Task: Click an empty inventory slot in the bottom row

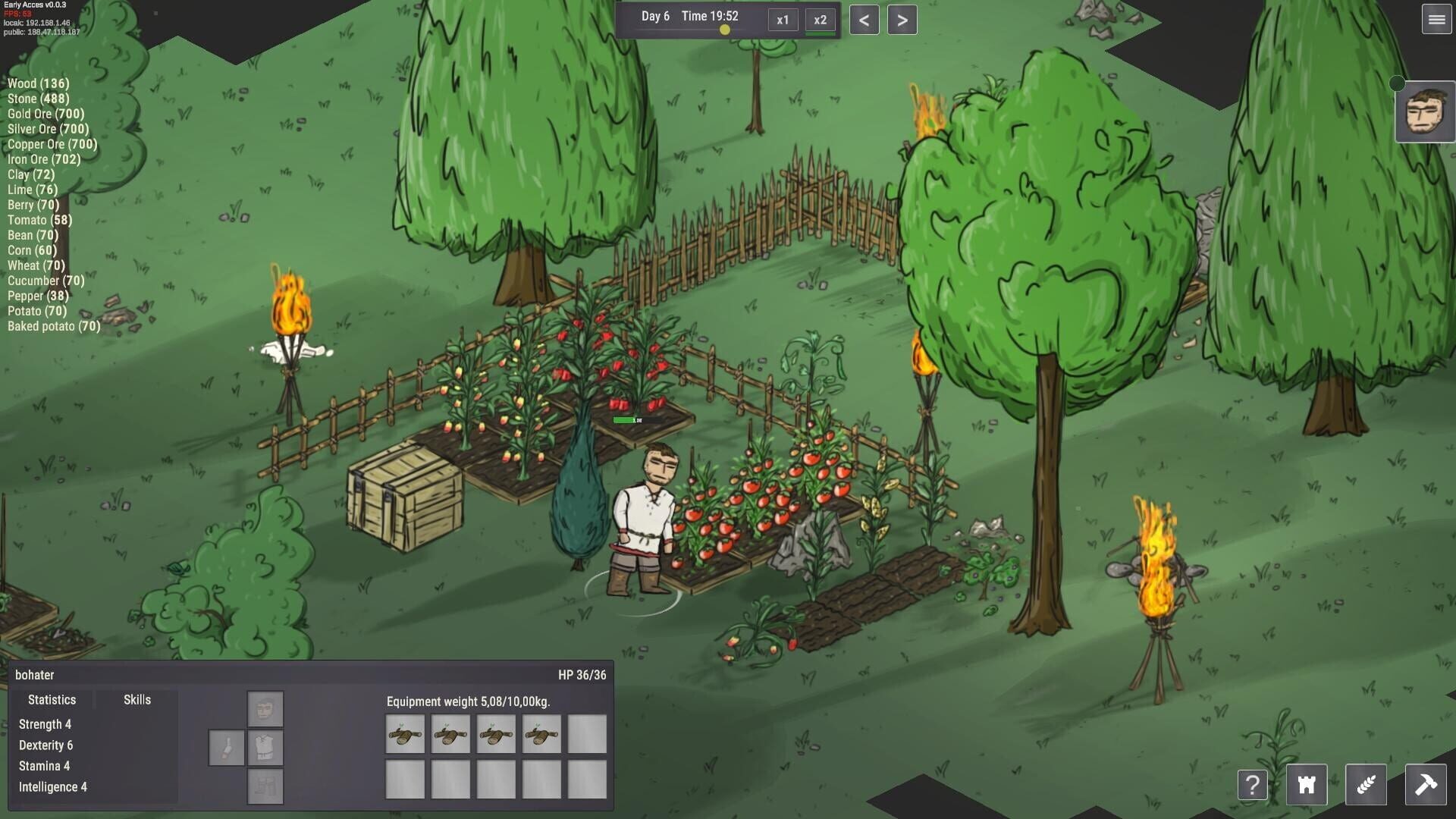Action: pyautogui.click(x=405, y=780)
